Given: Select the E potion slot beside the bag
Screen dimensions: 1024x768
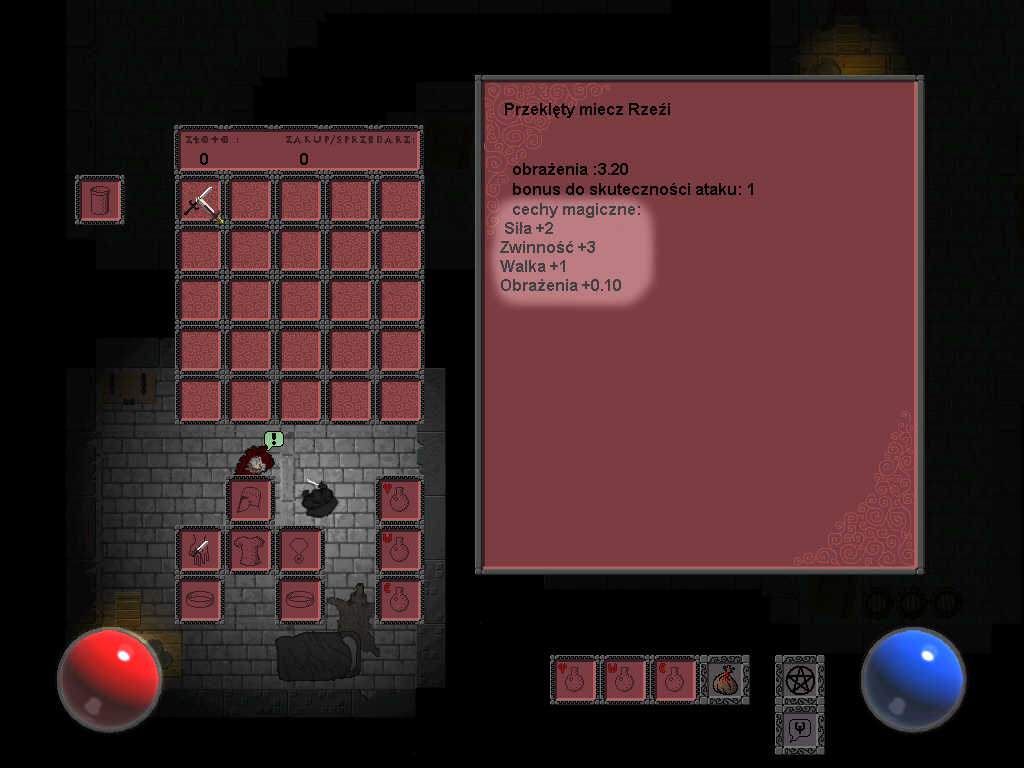Looking at the screenshot, I should tap(674, 680).
